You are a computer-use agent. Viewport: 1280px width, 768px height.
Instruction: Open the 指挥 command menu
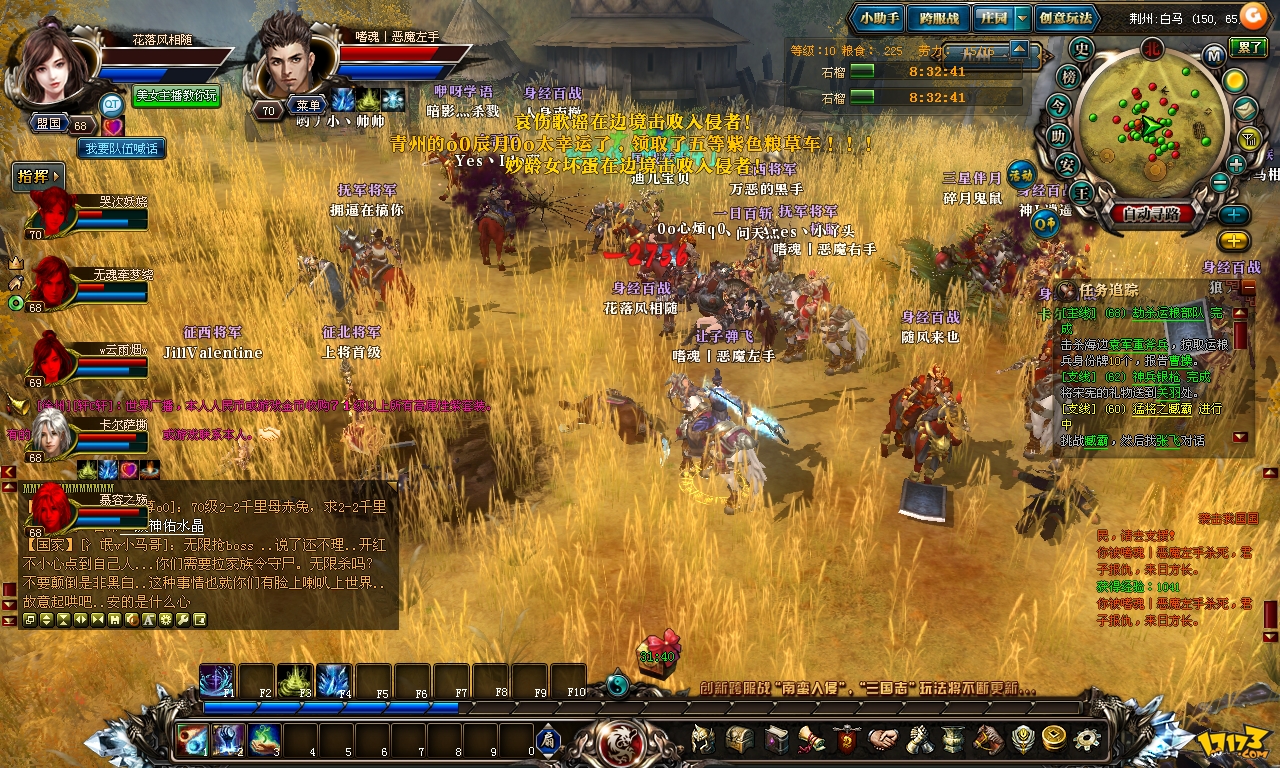(x=39, y=177)
